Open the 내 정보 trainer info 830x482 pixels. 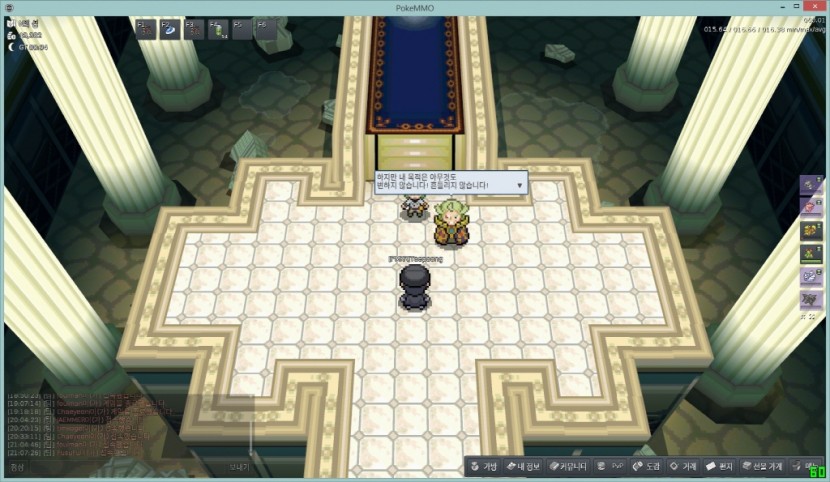(523, 466)
